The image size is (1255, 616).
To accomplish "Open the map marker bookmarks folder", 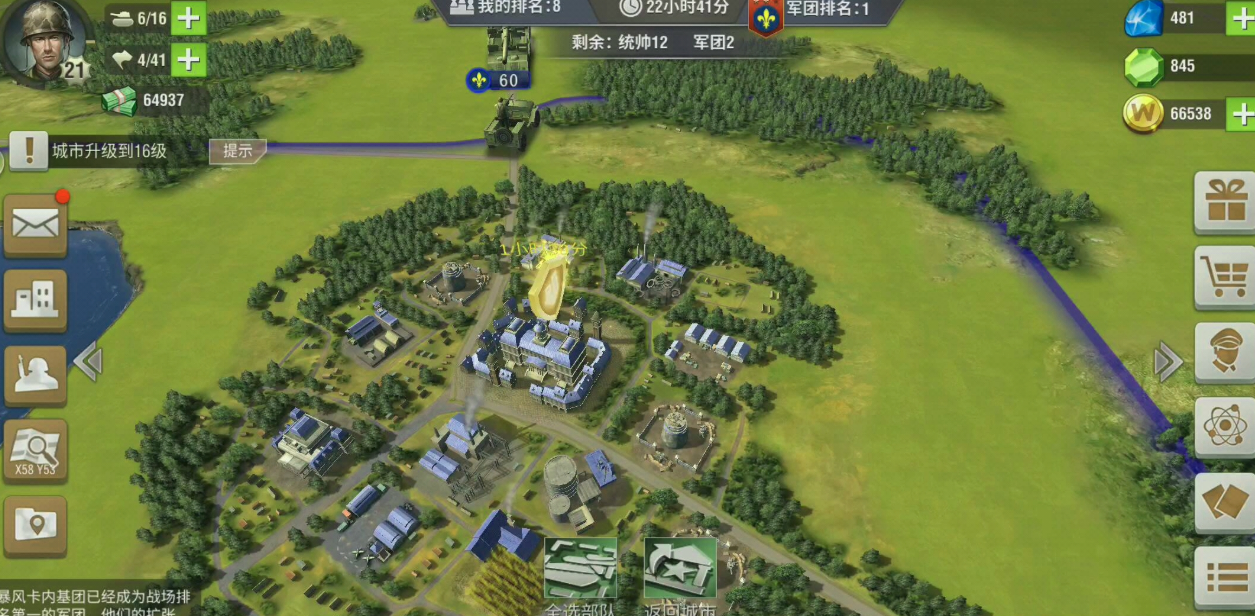I will [x=35, y=525].
